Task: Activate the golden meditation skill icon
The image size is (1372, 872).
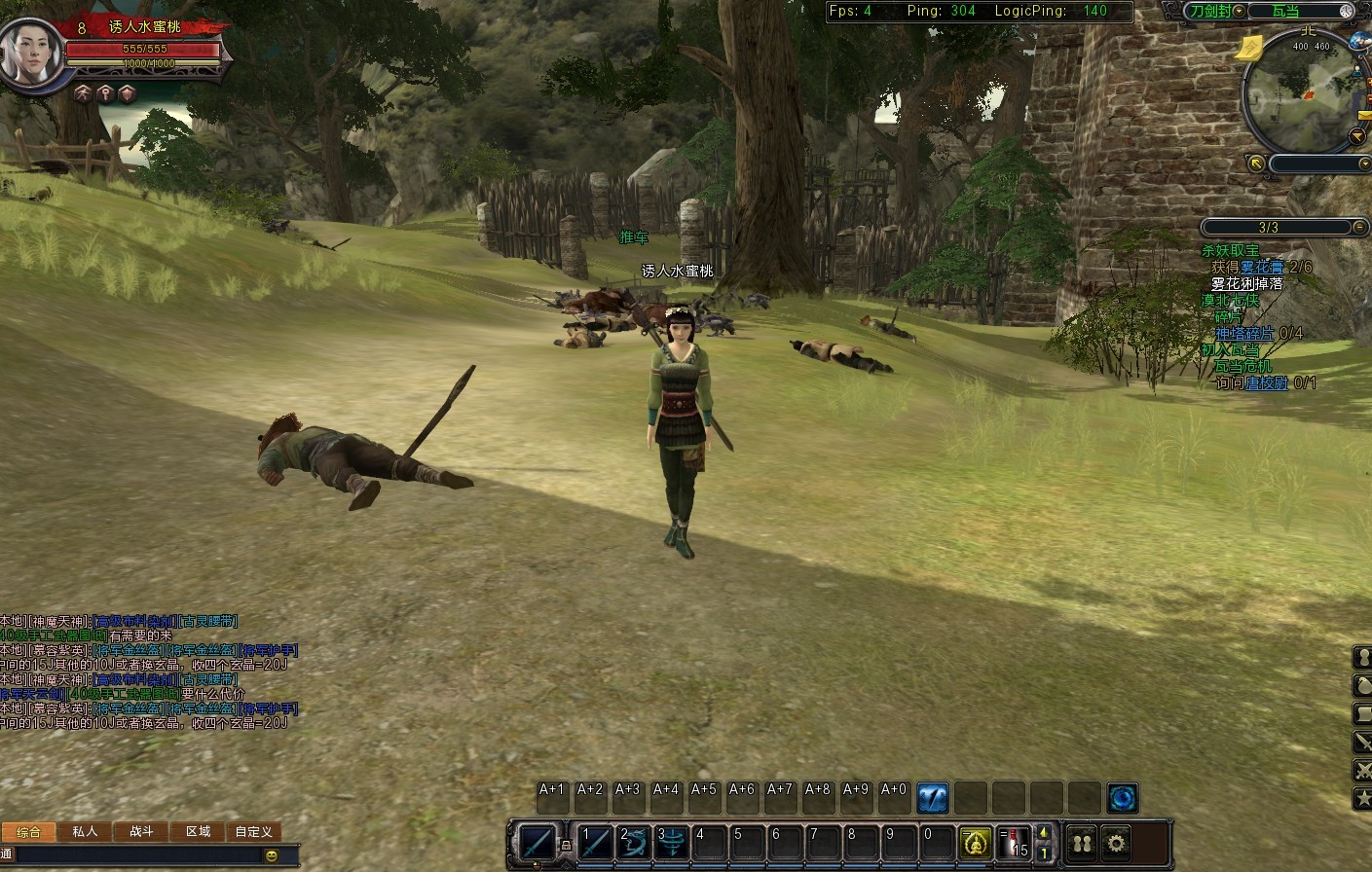Action: pyautogui.click(x=976, y=842)
